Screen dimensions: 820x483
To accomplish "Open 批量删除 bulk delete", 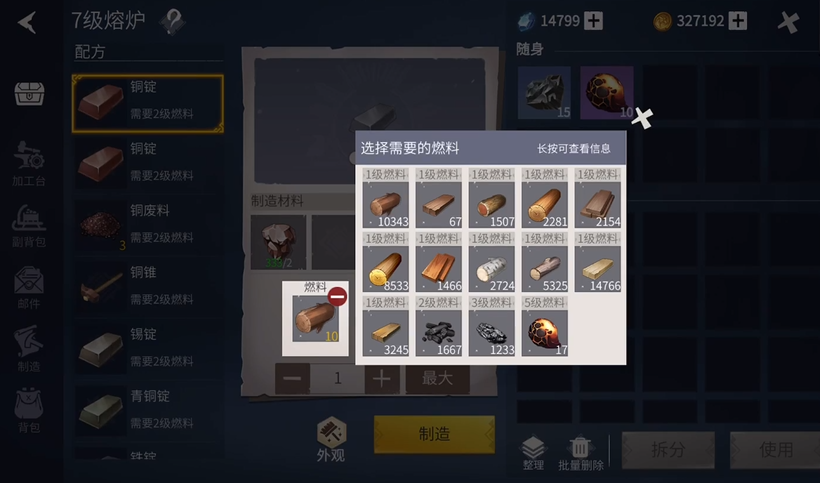I will pos(580,452).
